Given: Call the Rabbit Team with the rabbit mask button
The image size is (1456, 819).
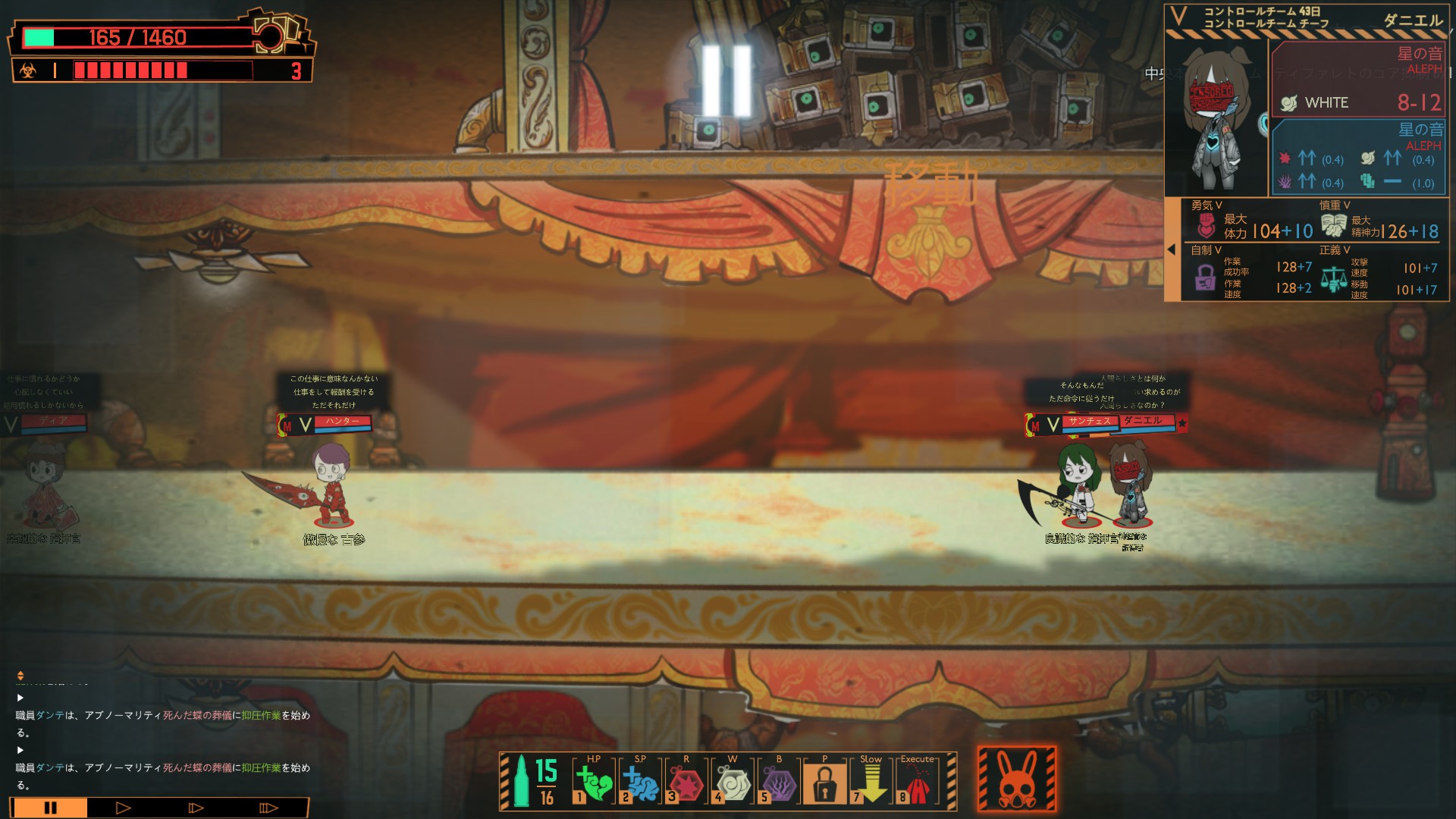Looking at the screenshot, I should (x=1016, y=780).
